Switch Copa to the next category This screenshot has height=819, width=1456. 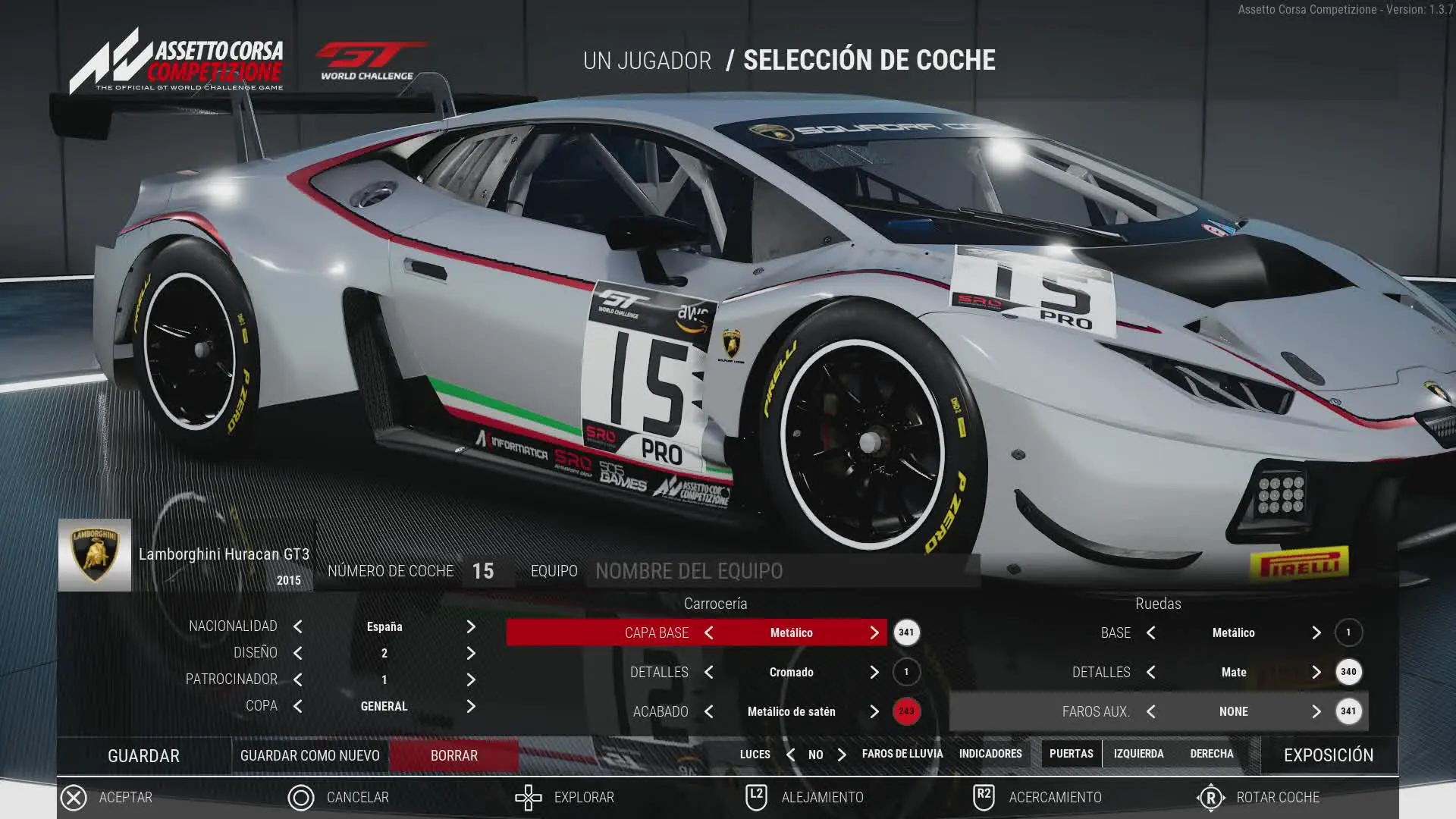pos(471,706)
